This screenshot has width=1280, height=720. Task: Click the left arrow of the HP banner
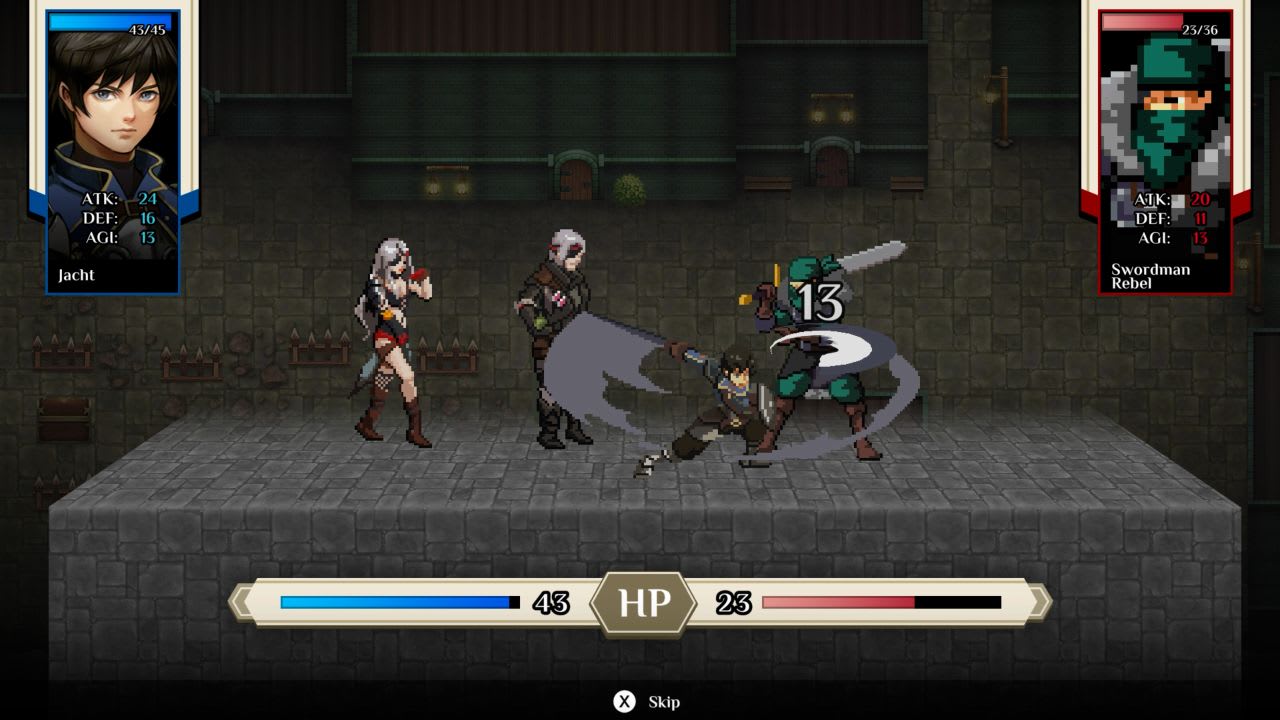point(240,602)
